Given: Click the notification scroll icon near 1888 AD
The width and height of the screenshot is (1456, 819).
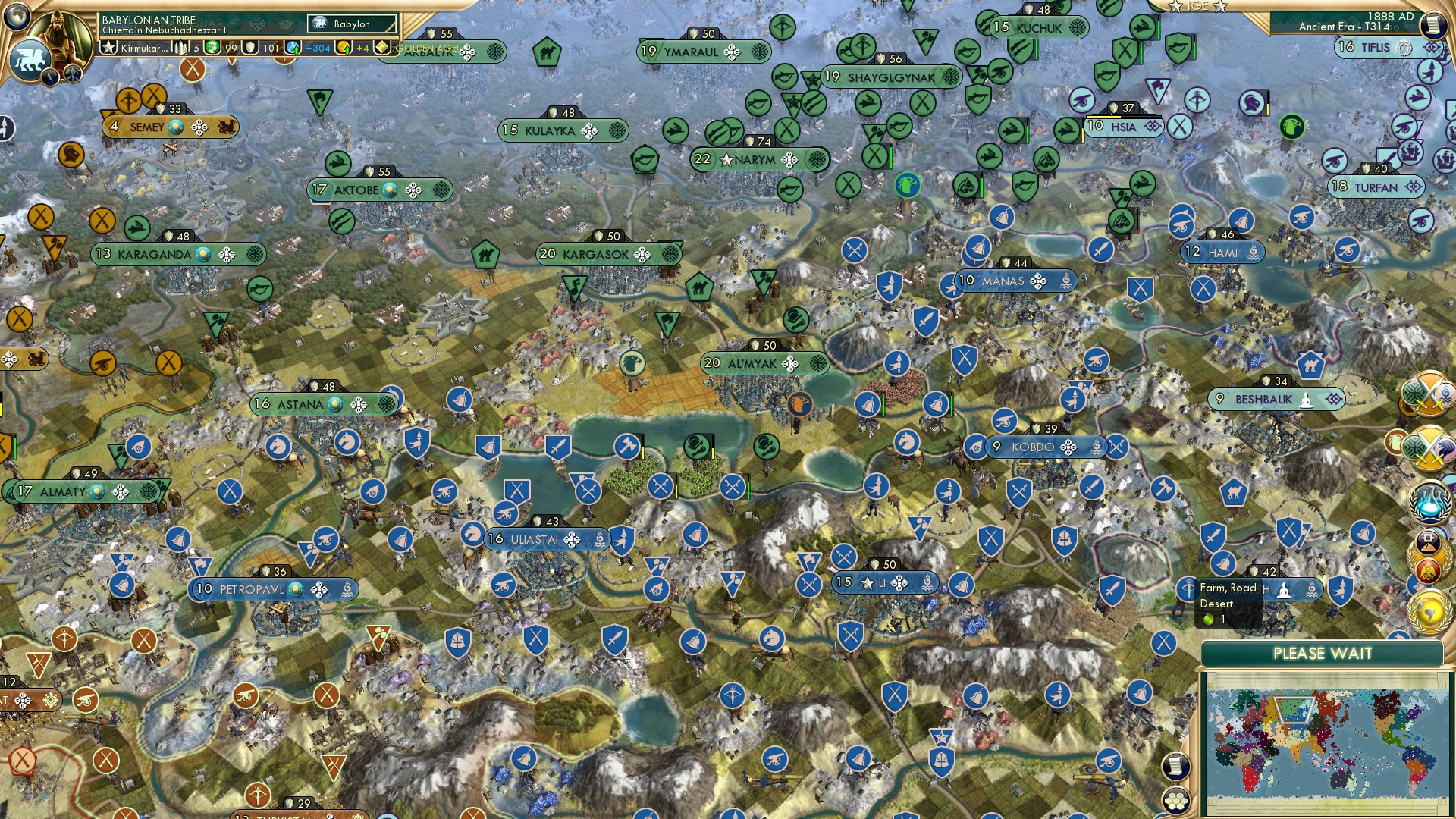Looking at the screenshot, I should click(x=1435, y=25).
